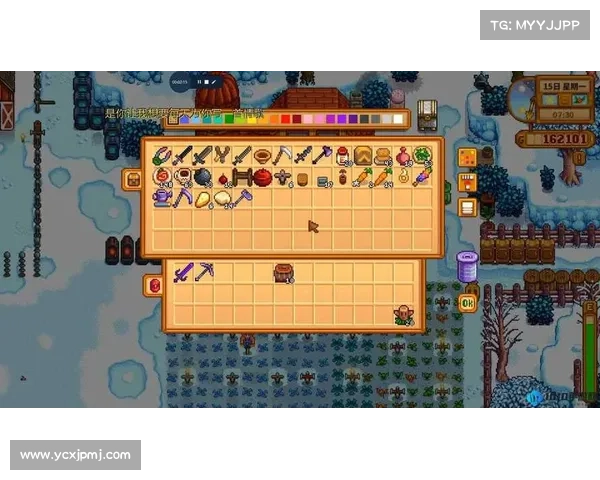Choose the pickaxe in the backpack row
Viewport: 600px width, 480px height.
click(x=203, y=272)
